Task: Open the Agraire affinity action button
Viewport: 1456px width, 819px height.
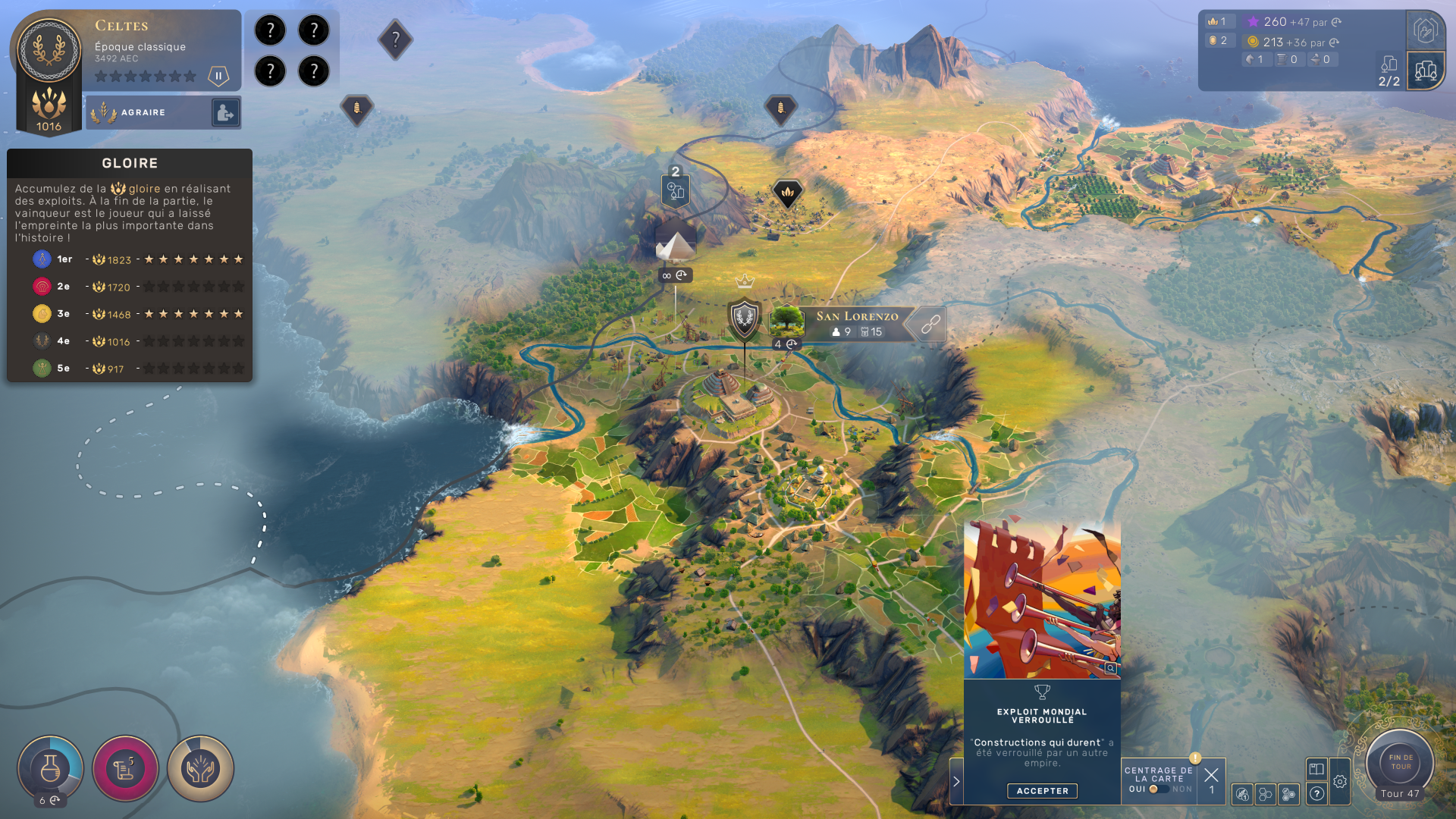Action: (x=225, y=113)
